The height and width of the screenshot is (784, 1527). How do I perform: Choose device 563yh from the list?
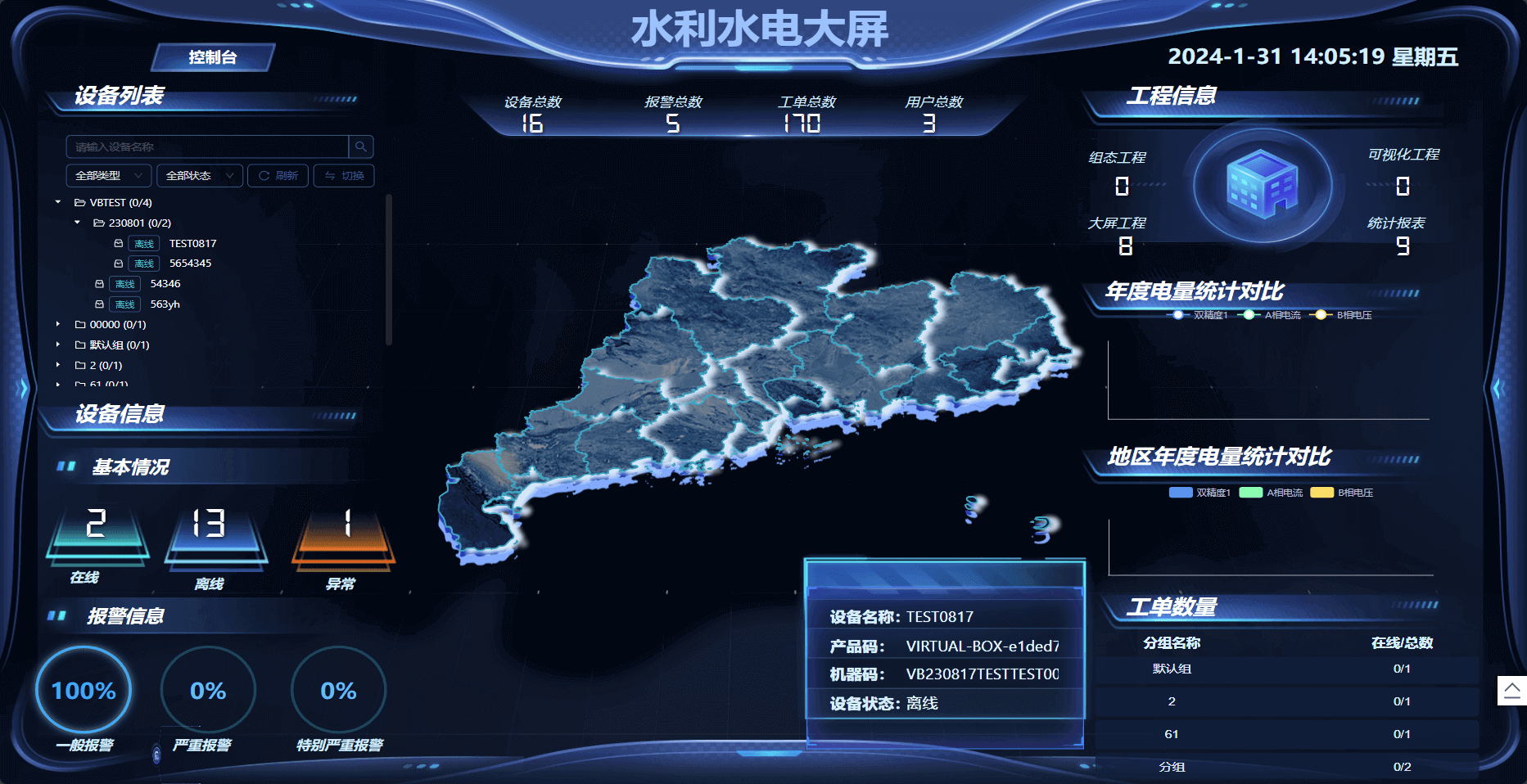click(x=165, y=304)
